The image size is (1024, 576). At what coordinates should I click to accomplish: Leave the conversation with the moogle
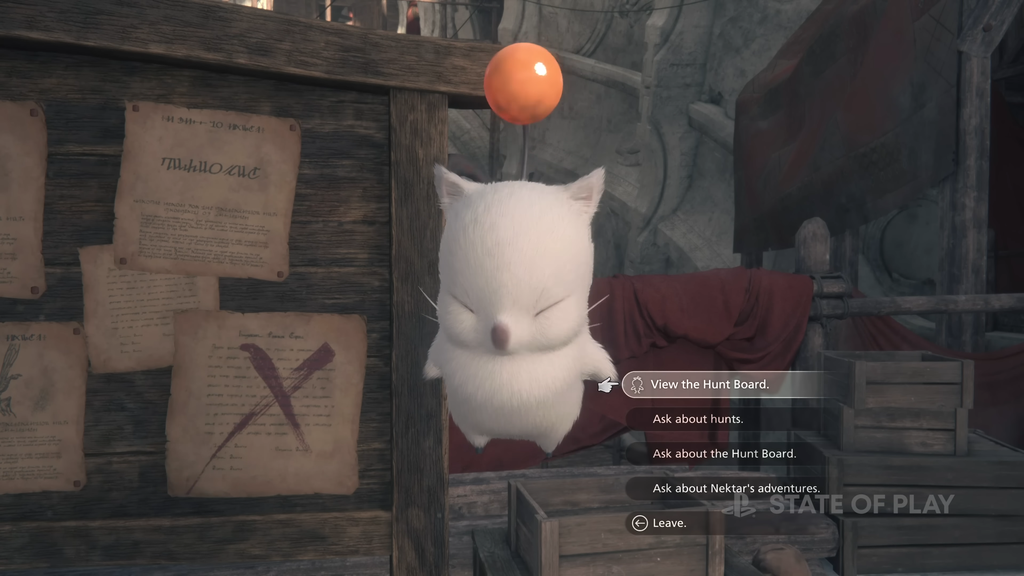tap(669, 522)
